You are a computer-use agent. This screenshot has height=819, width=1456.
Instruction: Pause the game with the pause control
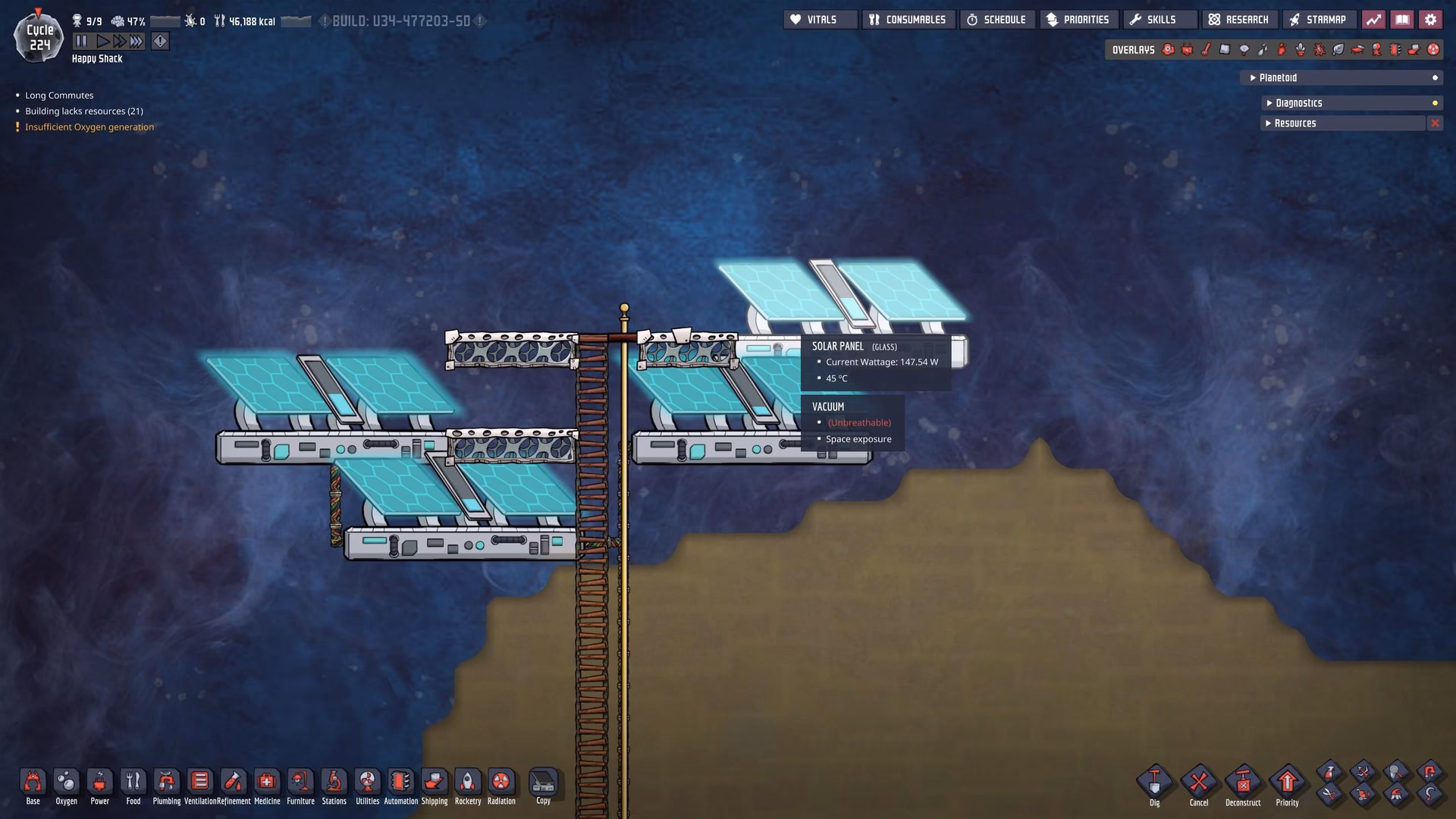tap(80, 41)
